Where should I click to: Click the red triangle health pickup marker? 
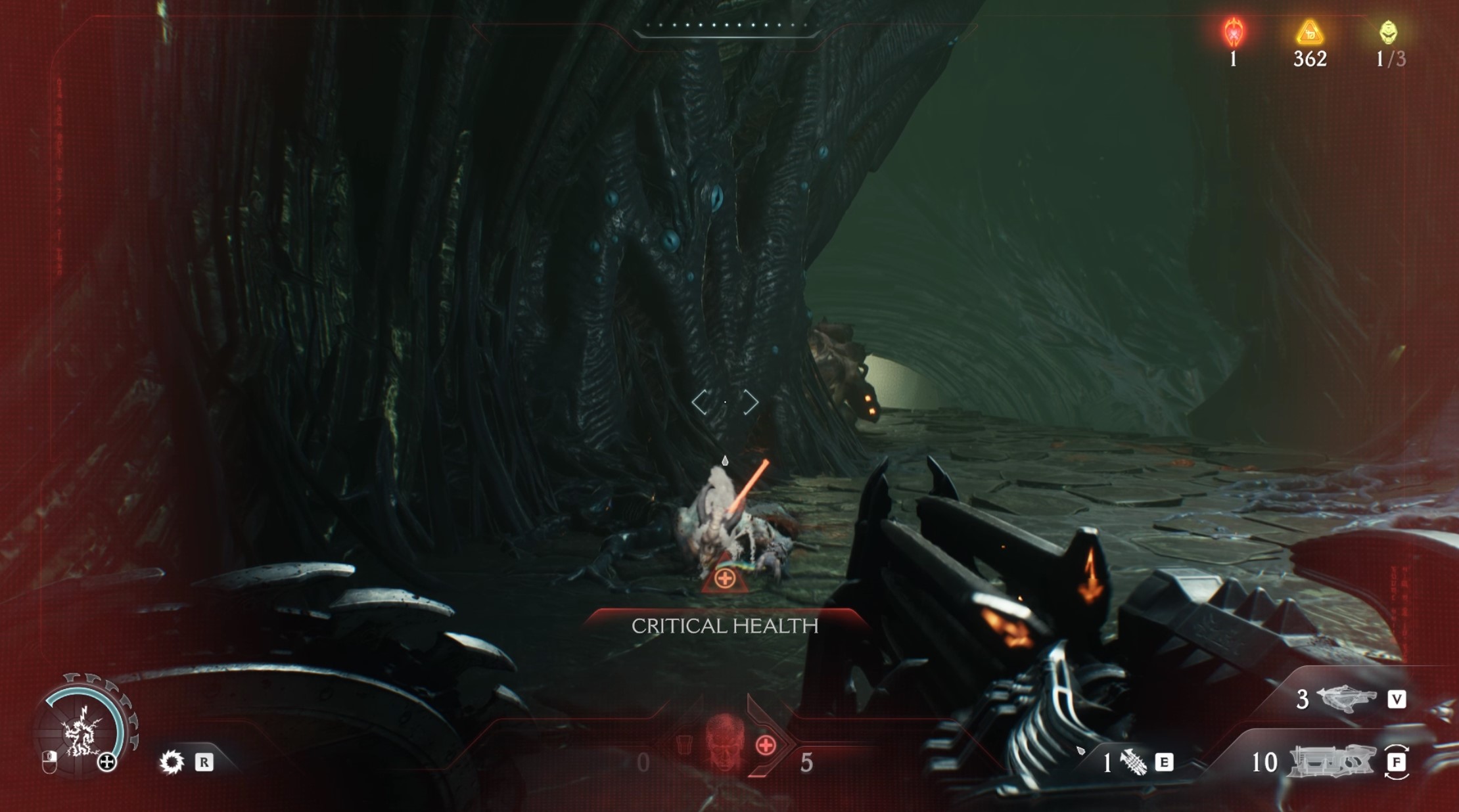pyautogui.click(x=724, y=577)
